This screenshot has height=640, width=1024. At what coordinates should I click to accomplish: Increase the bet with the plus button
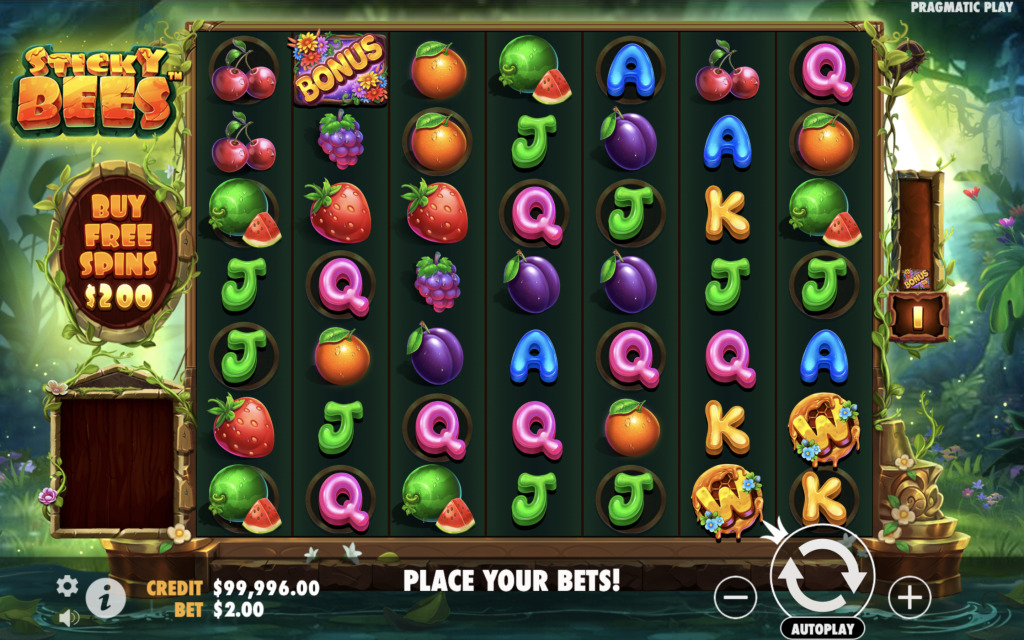coord(909,598)
